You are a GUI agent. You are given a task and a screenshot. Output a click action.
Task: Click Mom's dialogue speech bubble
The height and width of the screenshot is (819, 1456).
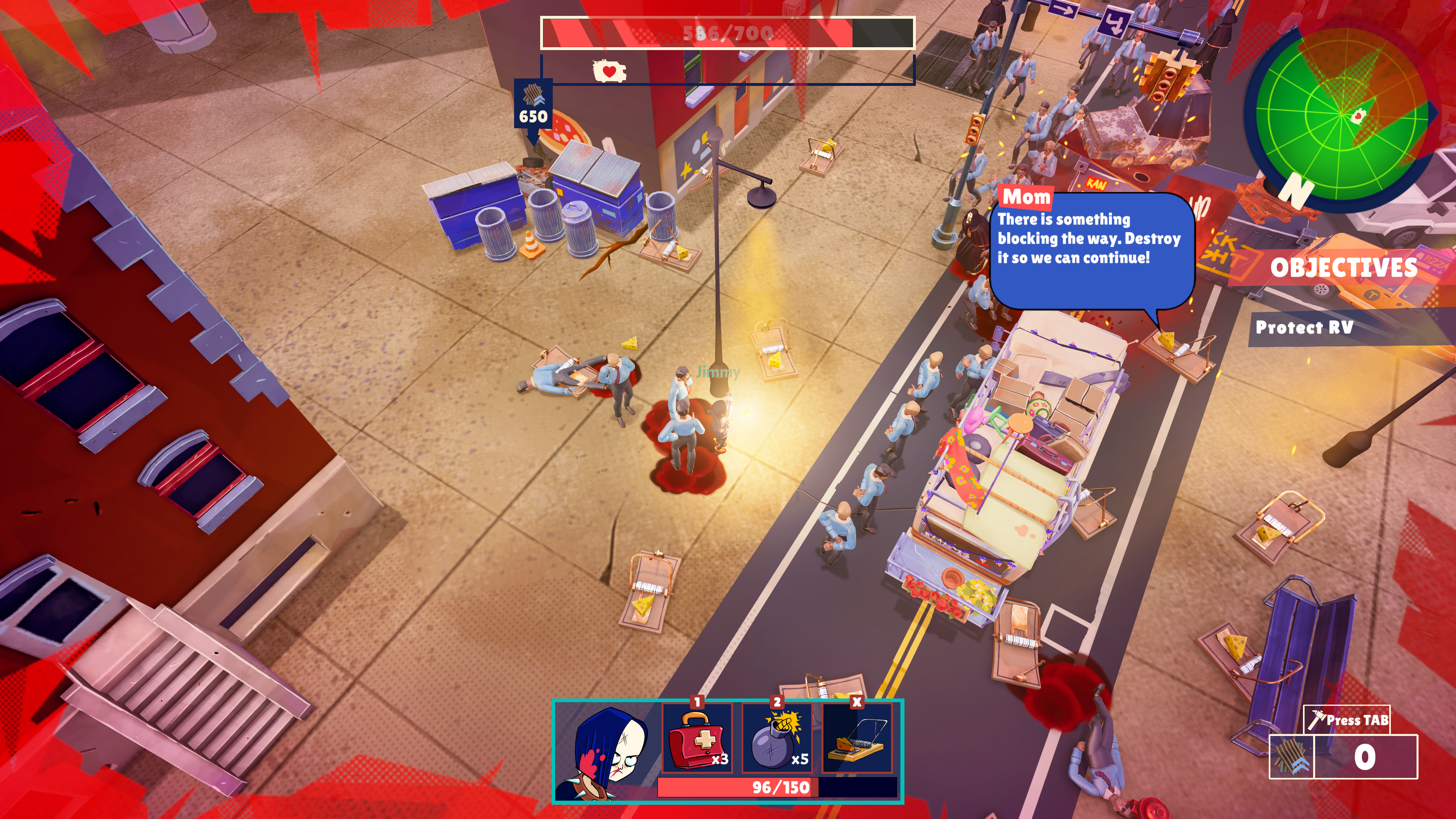point(1091,249)
